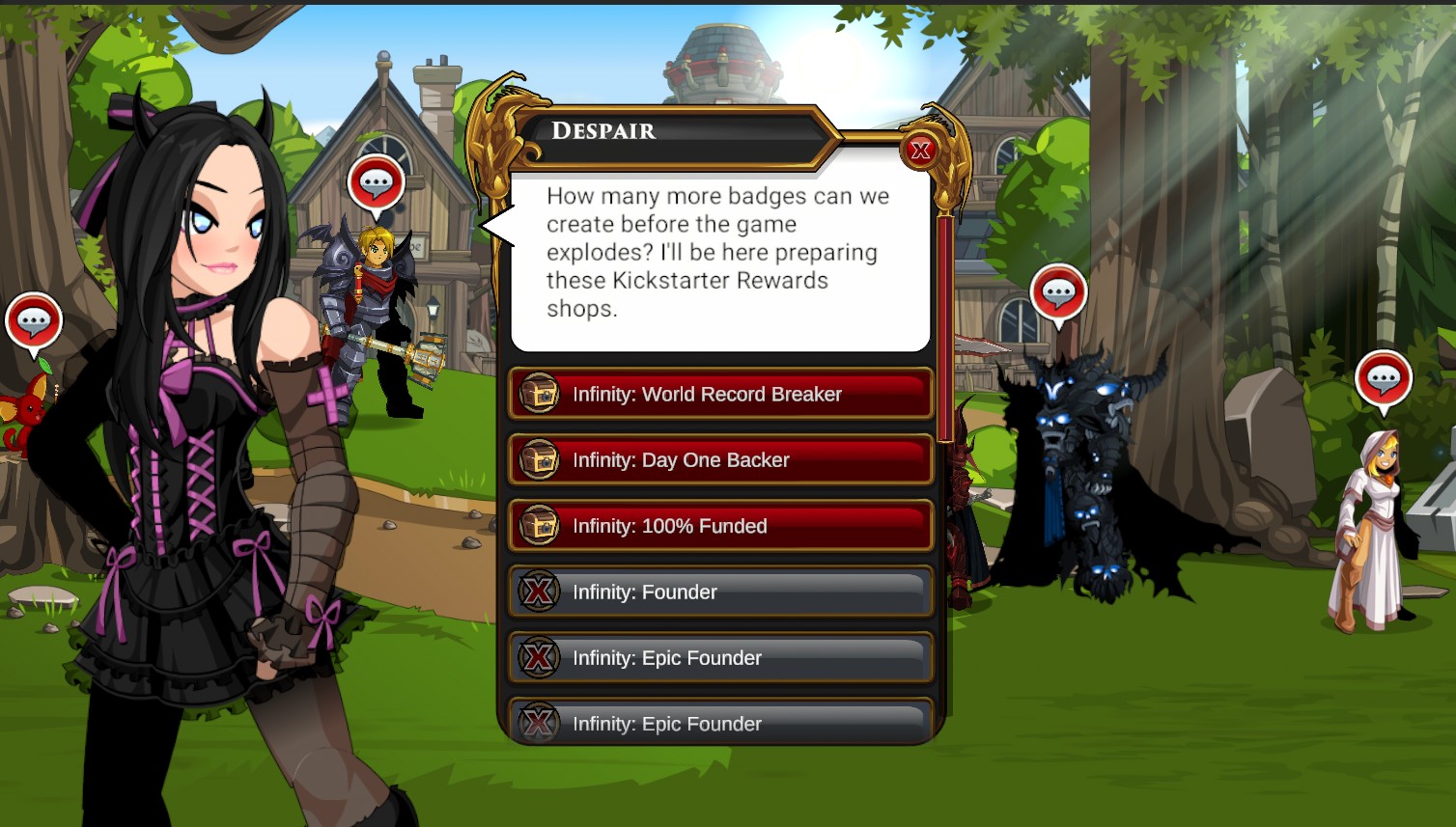Click the X lock icon on middle Epic Founder
Viewport: 1456px width, 827px height.
coord(539,658)
